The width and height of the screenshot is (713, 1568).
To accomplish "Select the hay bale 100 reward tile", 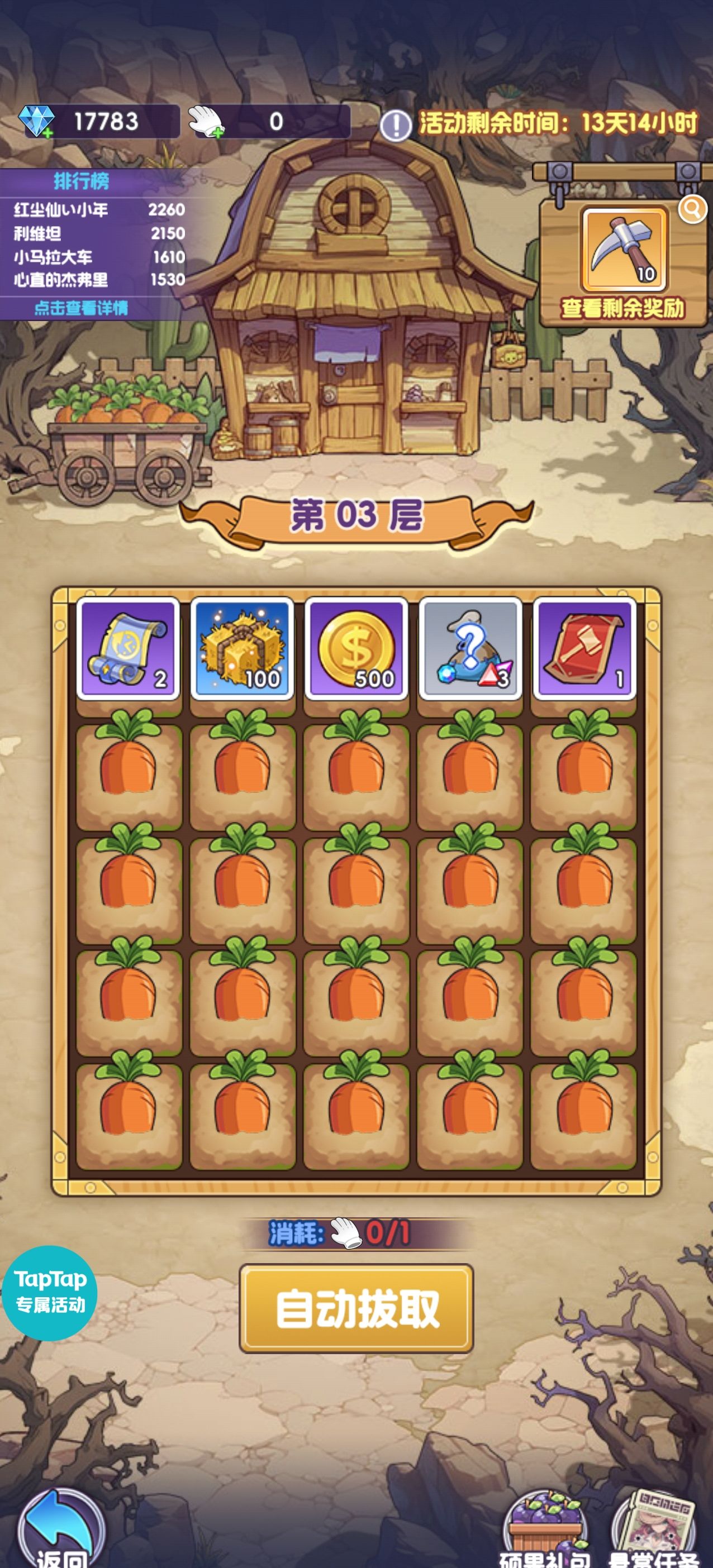I will click(243, 649).
